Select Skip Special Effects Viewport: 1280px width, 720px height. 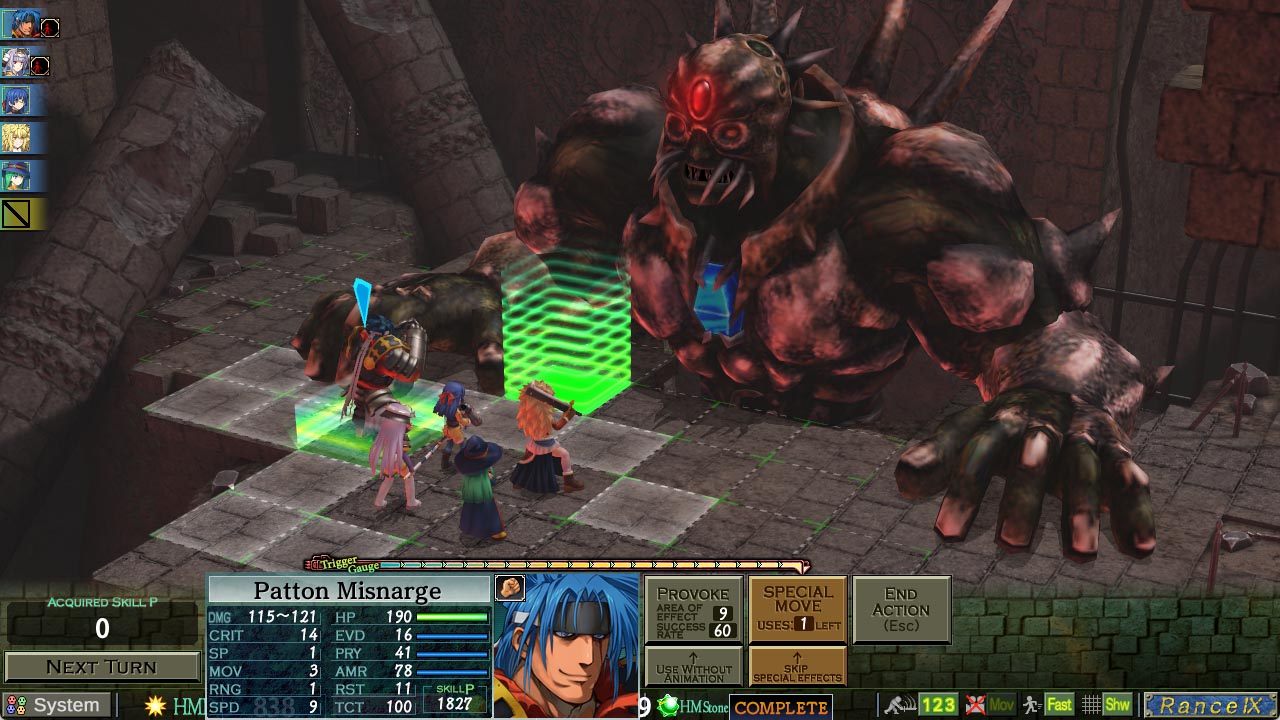[x=798, y=667]
